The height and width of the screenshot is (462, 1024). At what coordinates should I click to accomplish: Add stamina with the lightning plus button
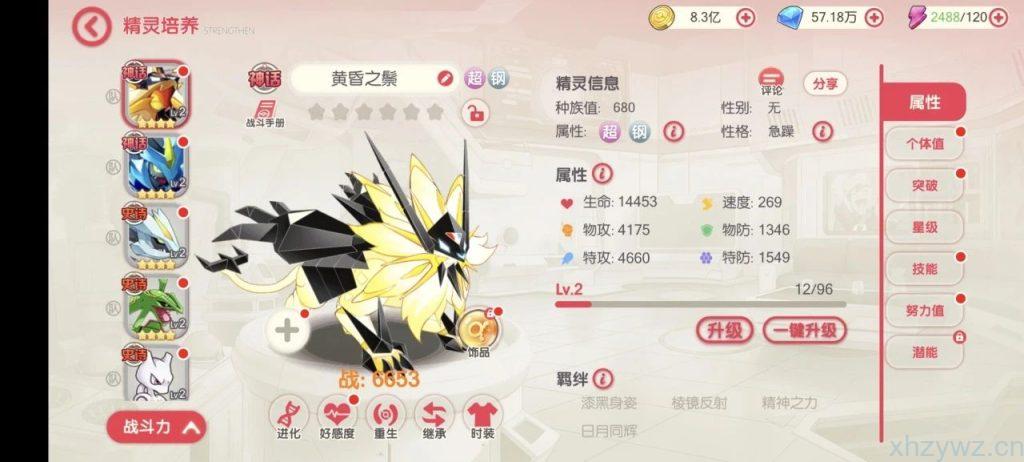997,17
